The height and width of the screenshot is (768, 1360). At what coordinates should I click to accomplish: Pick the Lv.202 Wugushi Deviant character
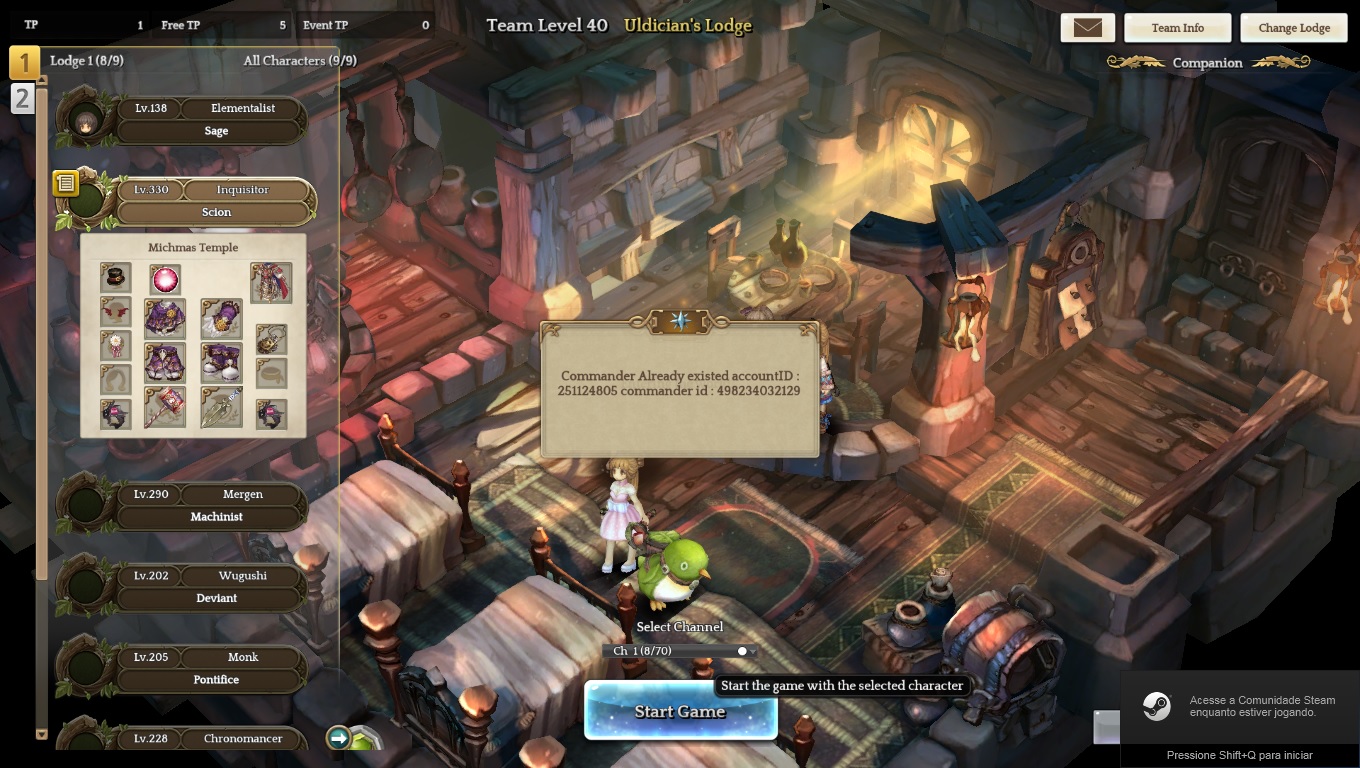coord(210,586)
